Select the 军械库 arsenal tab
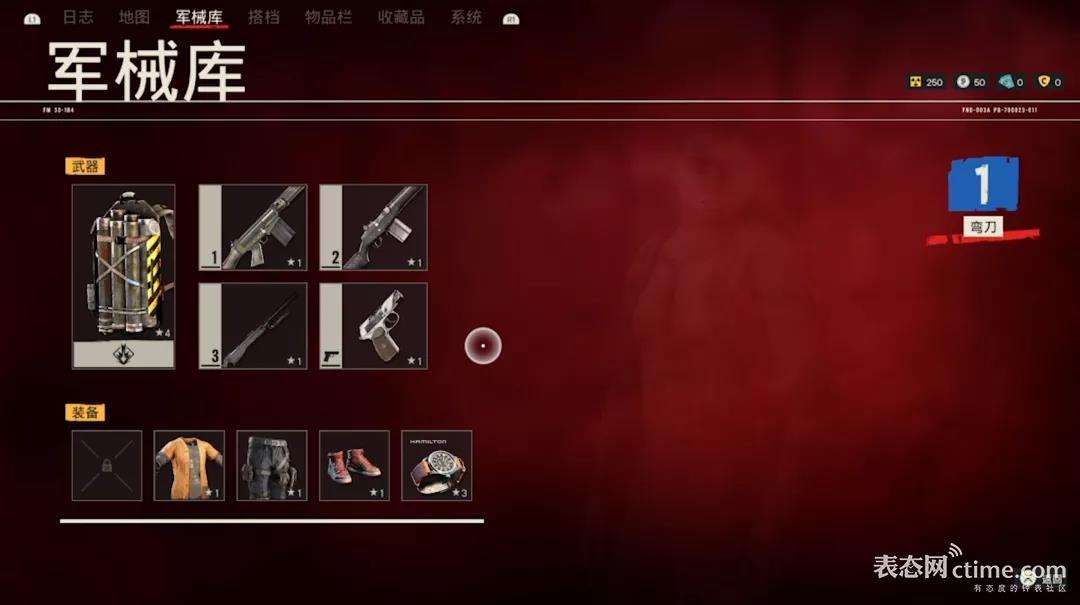Screen dimensions: 1080x605 (x=199, y=17)
